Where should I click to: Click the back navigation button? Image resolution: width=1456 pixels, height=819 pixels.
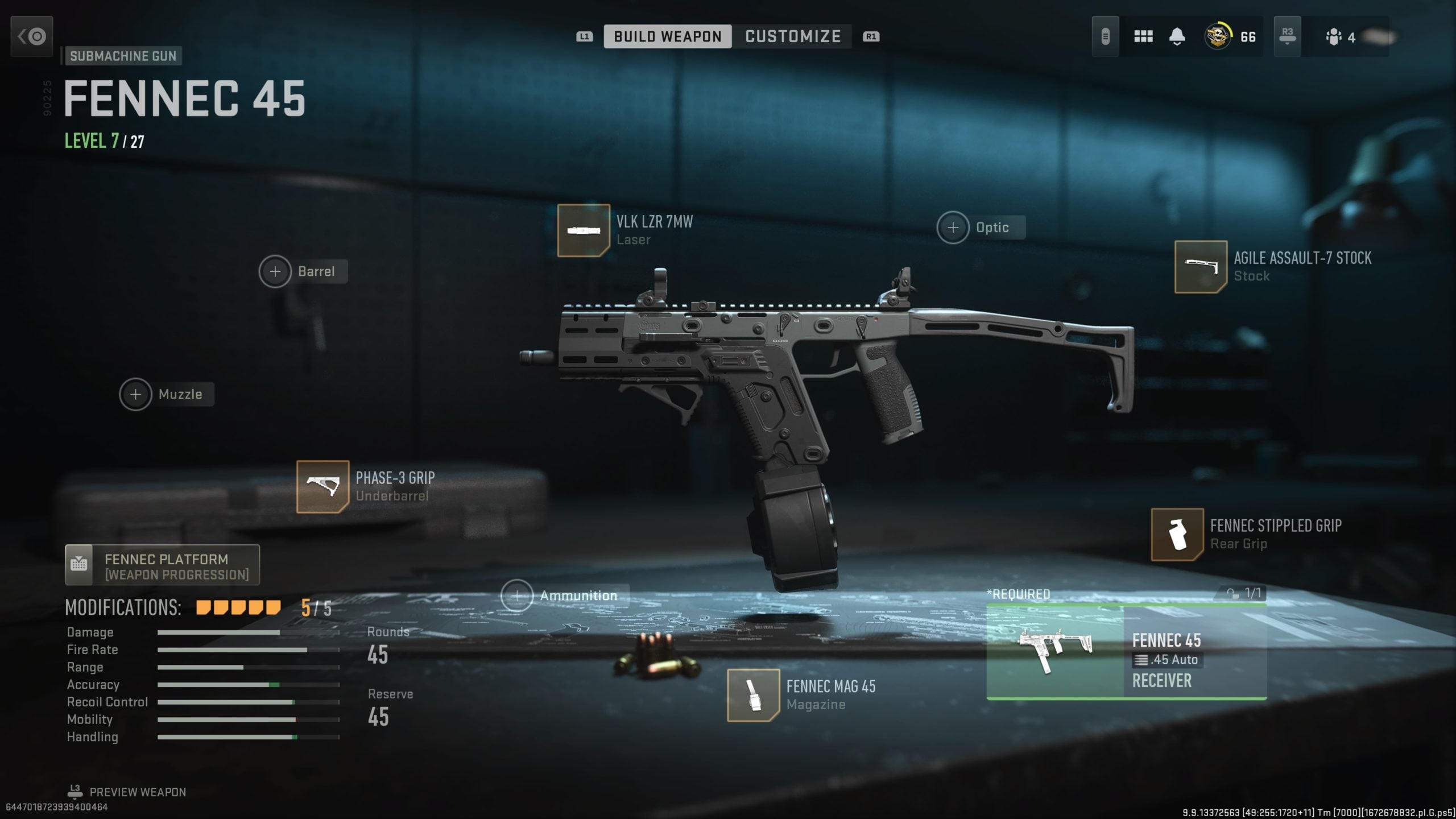tap(31, 36)
